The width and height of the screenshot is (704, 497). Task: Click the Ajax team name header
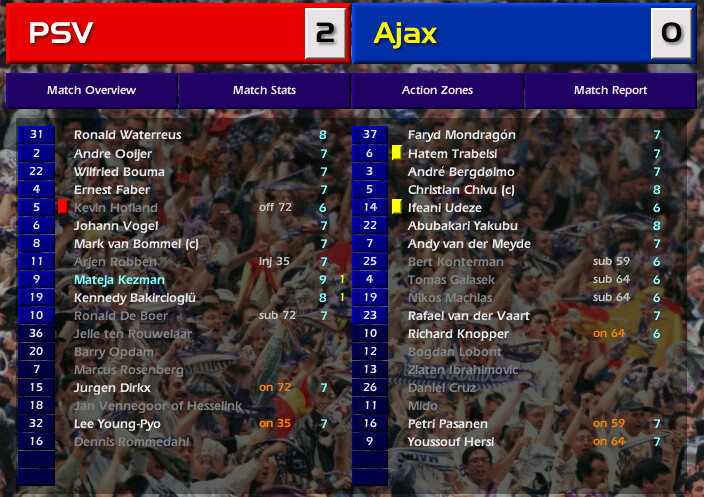pos(405,33)
